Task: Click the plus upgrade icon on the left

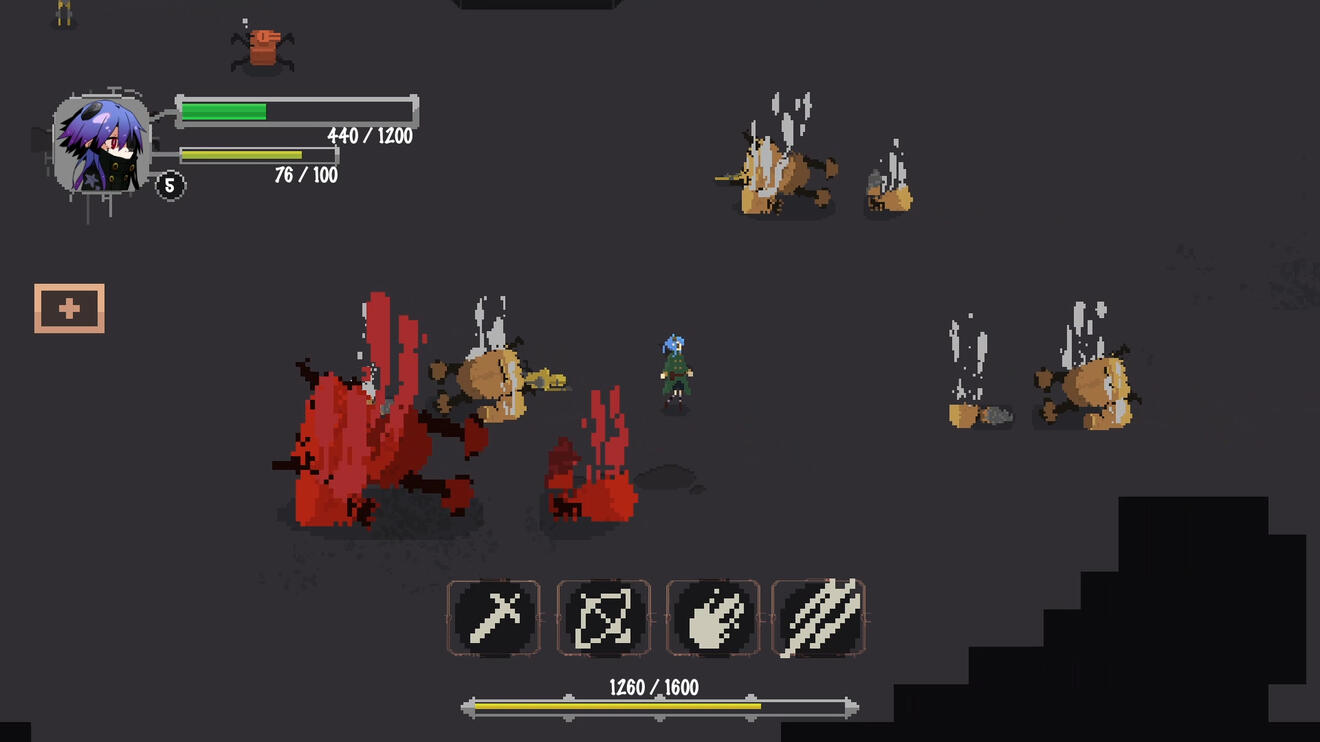Action: (68, 308)
